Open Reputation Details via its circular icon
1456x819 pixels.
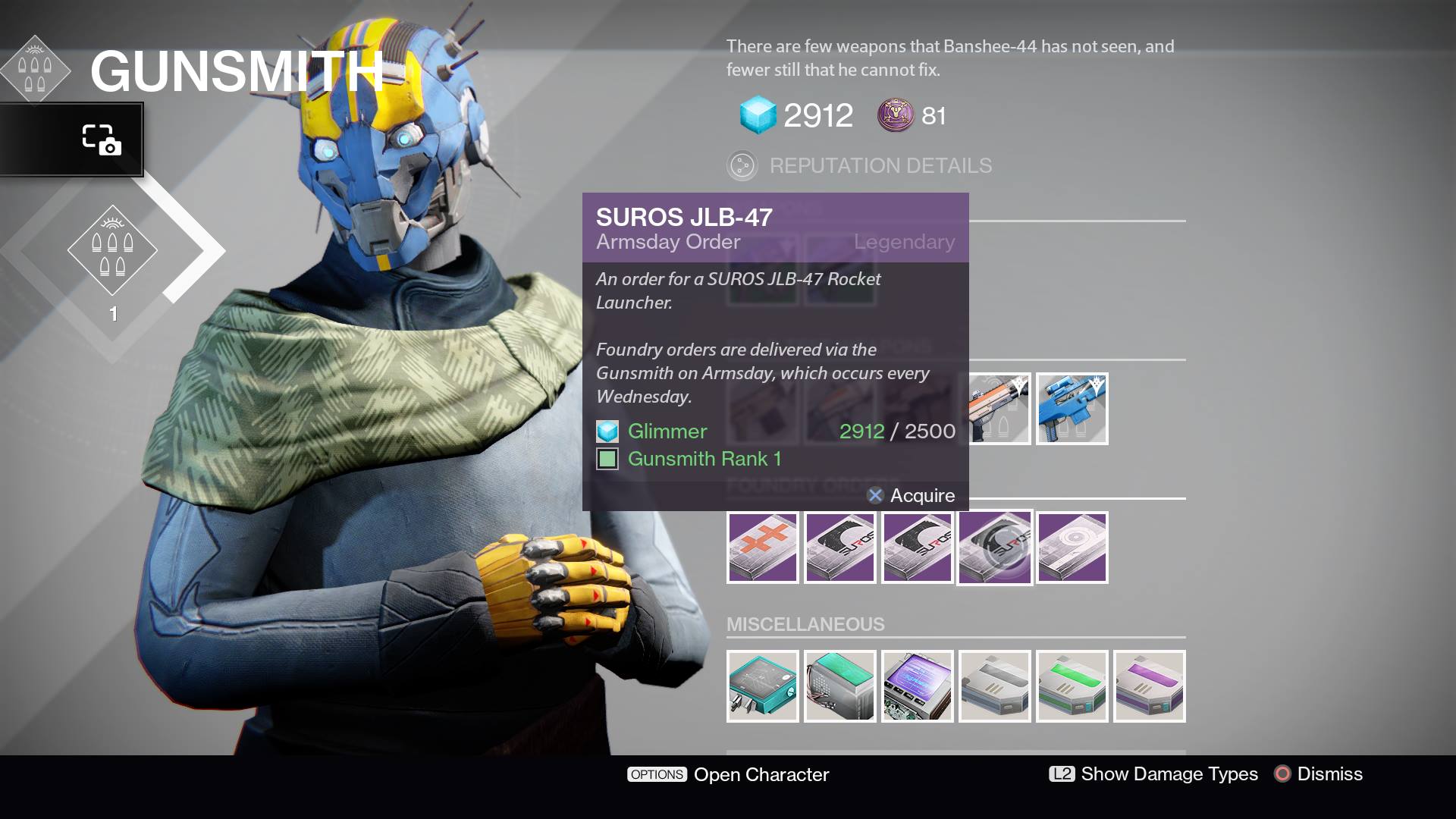741,165
